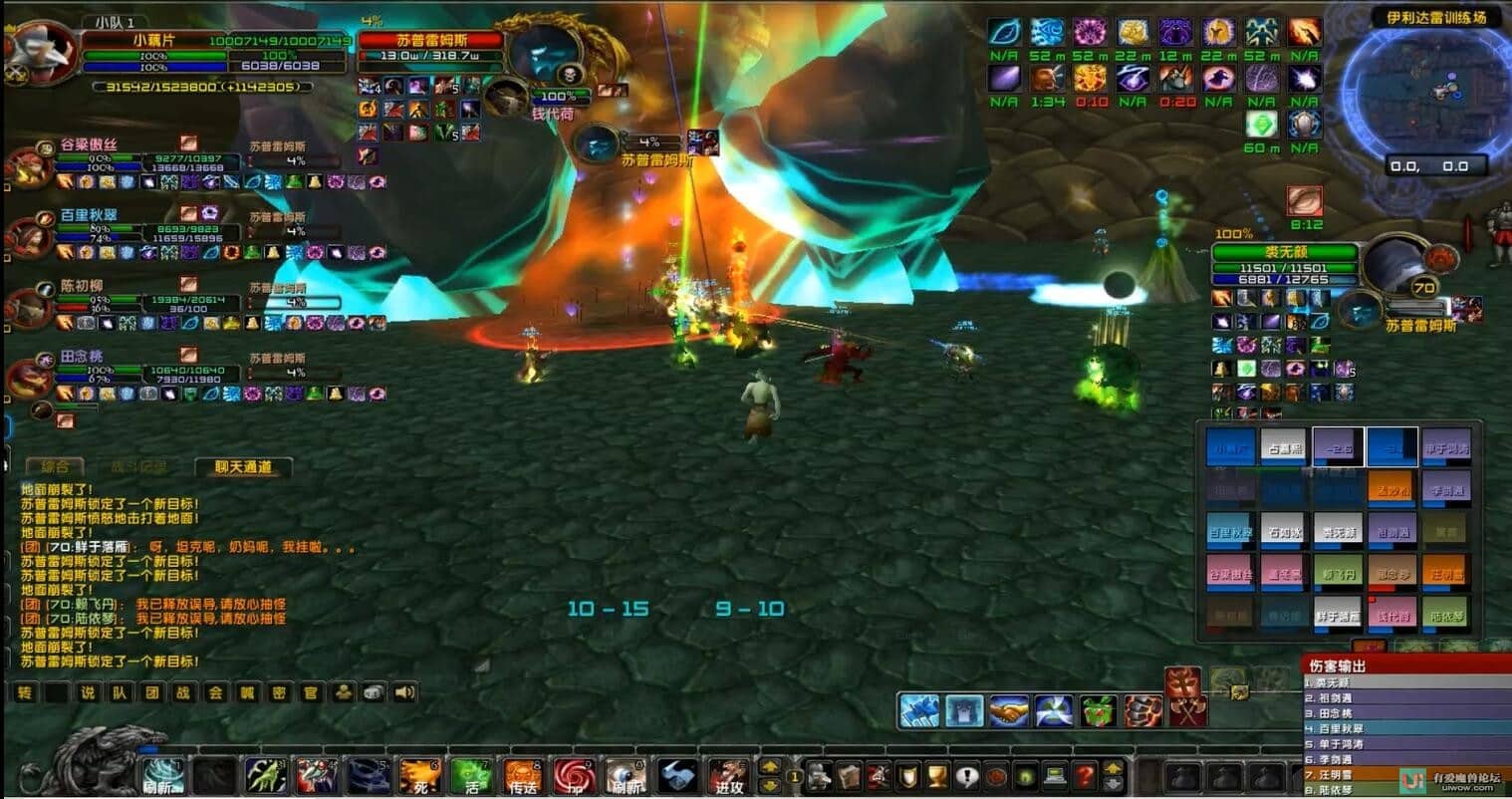Image resolution: width=1512 pixels, height=799 pixels.
Task: Click the player portrait 小残片
Action: coord(42,53)
